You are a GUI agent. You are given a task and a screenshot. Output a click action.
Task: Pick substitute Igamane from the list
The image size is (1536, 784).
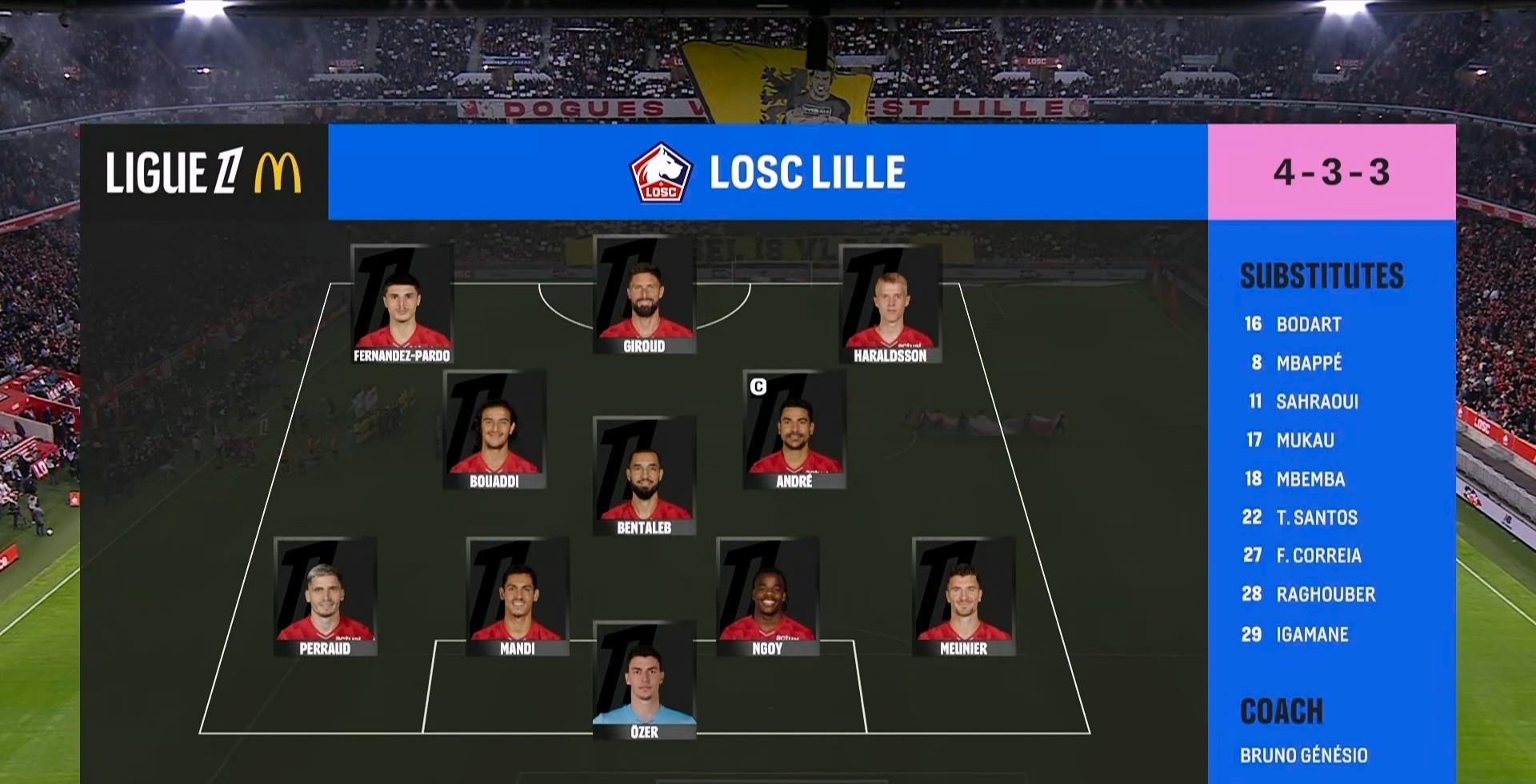pyautogui.click(x=1312, y=634)
